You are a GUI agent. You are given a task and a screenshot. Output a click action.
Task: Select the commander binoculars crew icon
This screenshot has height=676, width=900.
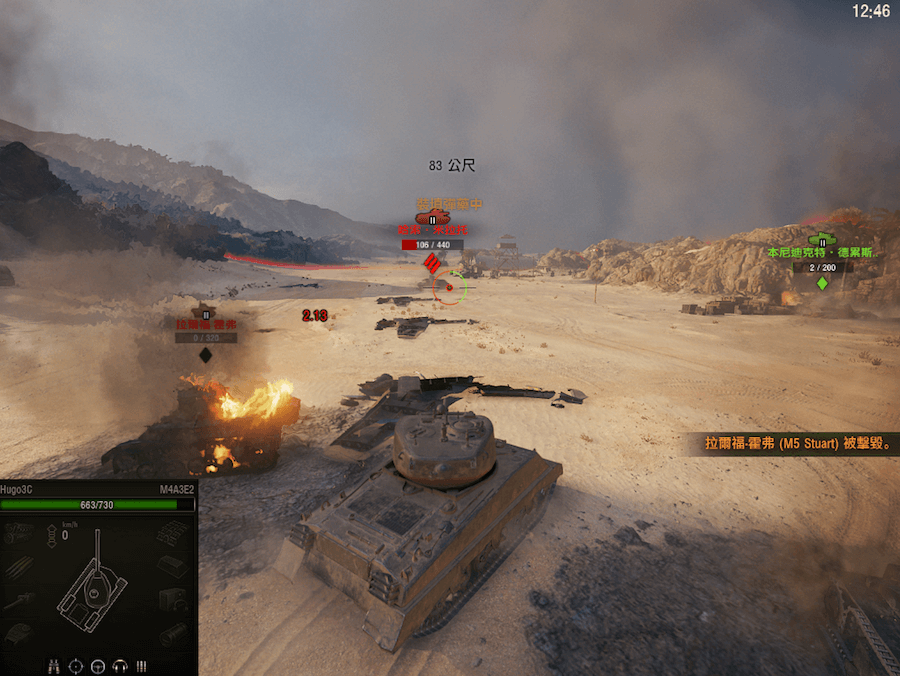point(54,665)
